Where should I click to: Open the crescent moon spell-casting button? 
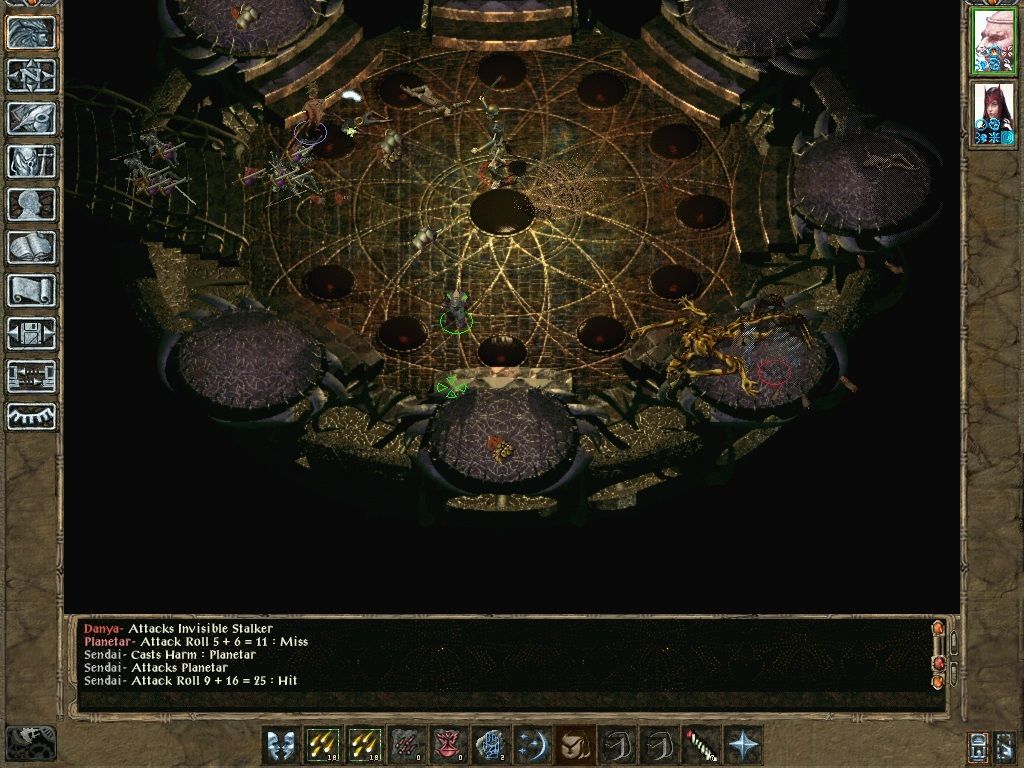point(531,745)
